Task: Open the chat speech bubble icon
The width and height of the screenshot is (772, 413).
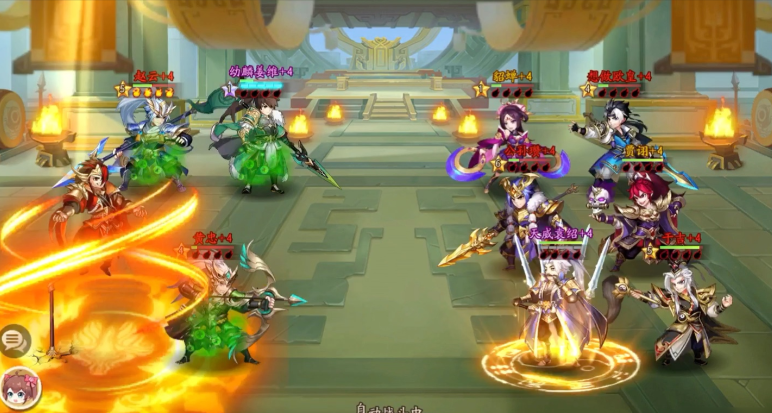Action: pyautogui.click(x=14, y=341)
